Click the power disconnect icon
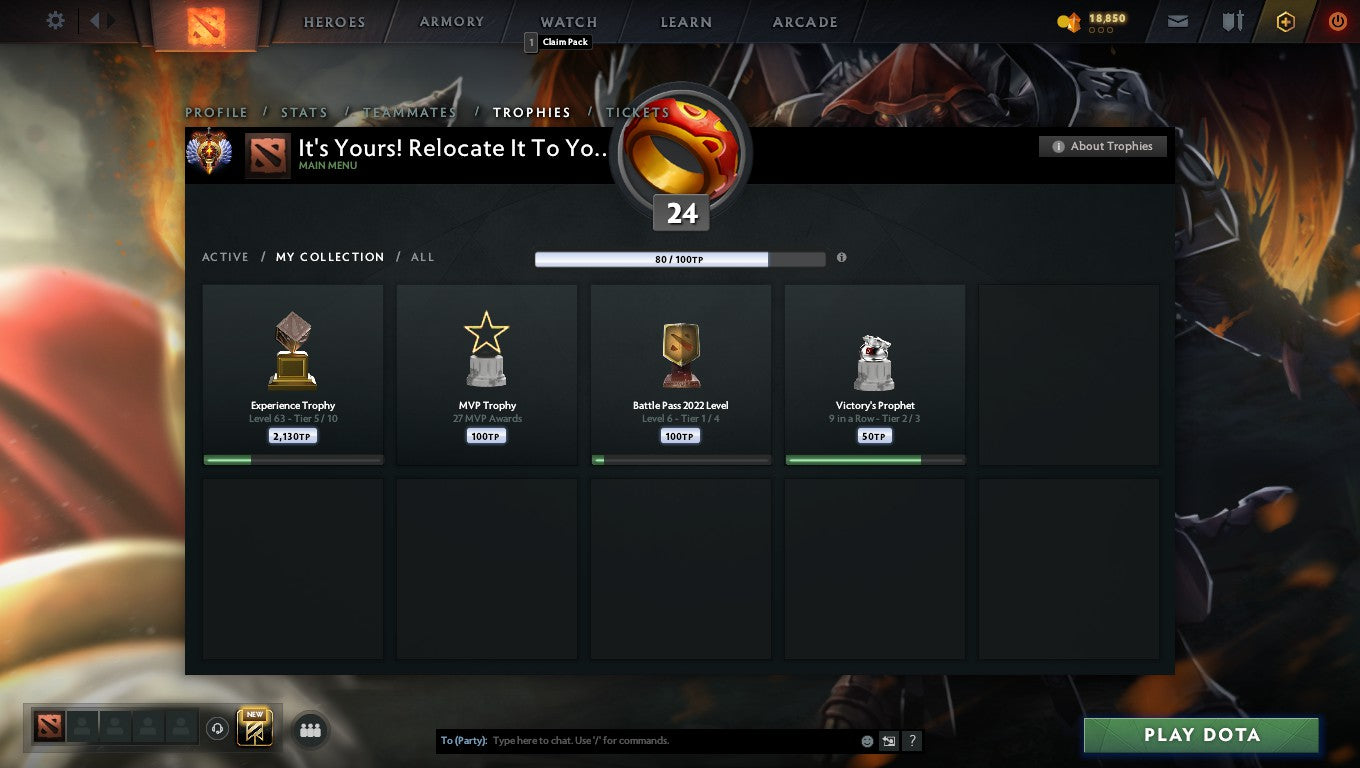 click(1338, 21)
